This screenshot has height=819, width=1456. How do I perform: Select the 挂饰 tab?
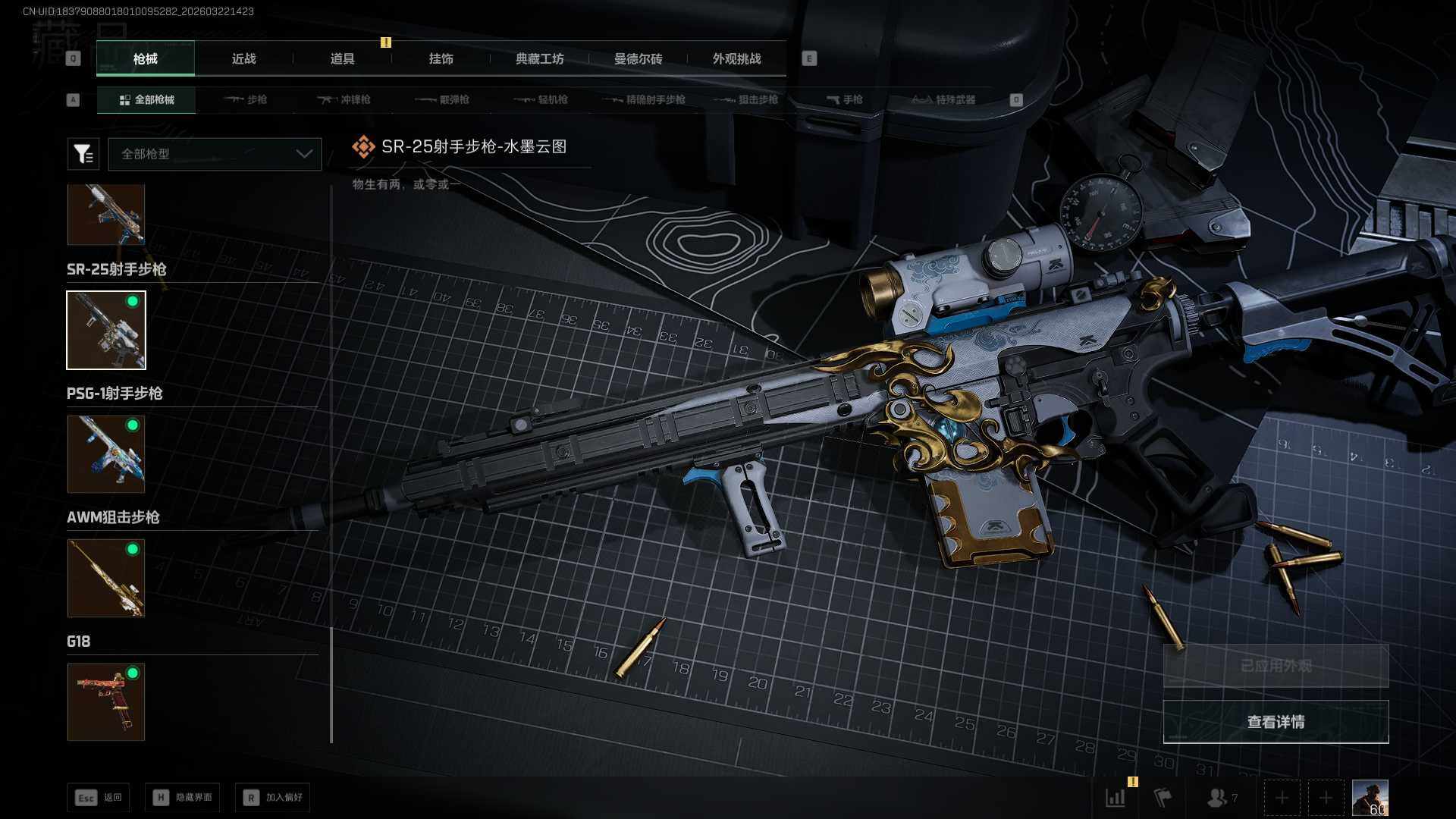coord(441,59)
